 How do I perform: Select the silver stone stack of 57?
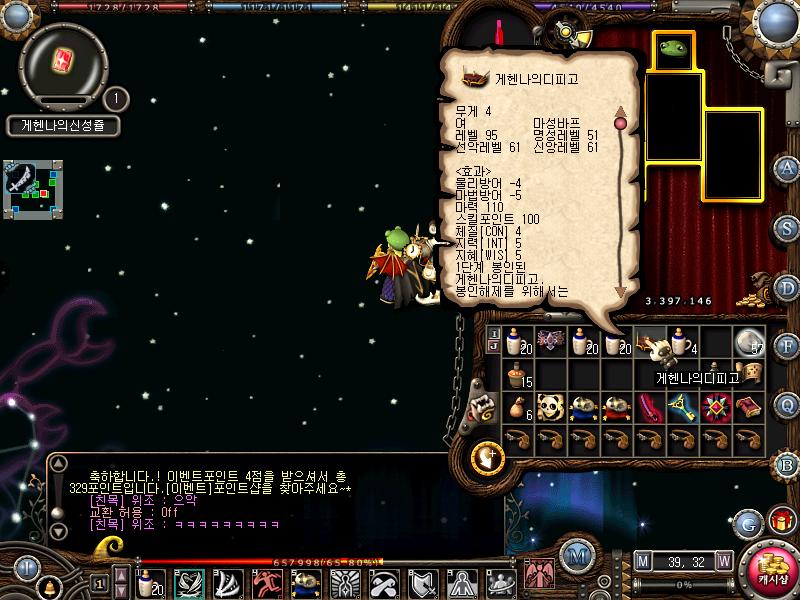point(749,342)
